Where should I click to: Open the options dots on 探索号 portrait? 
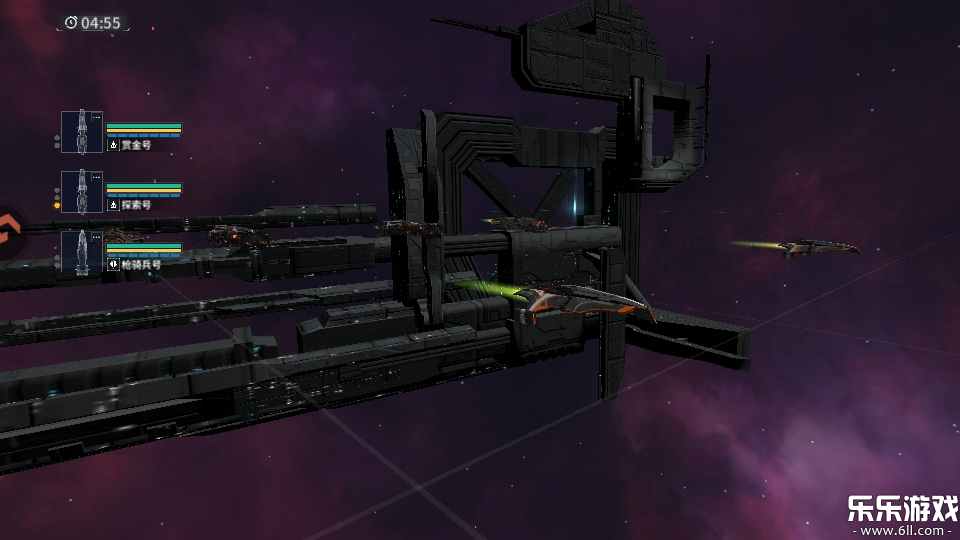(96, 177)
